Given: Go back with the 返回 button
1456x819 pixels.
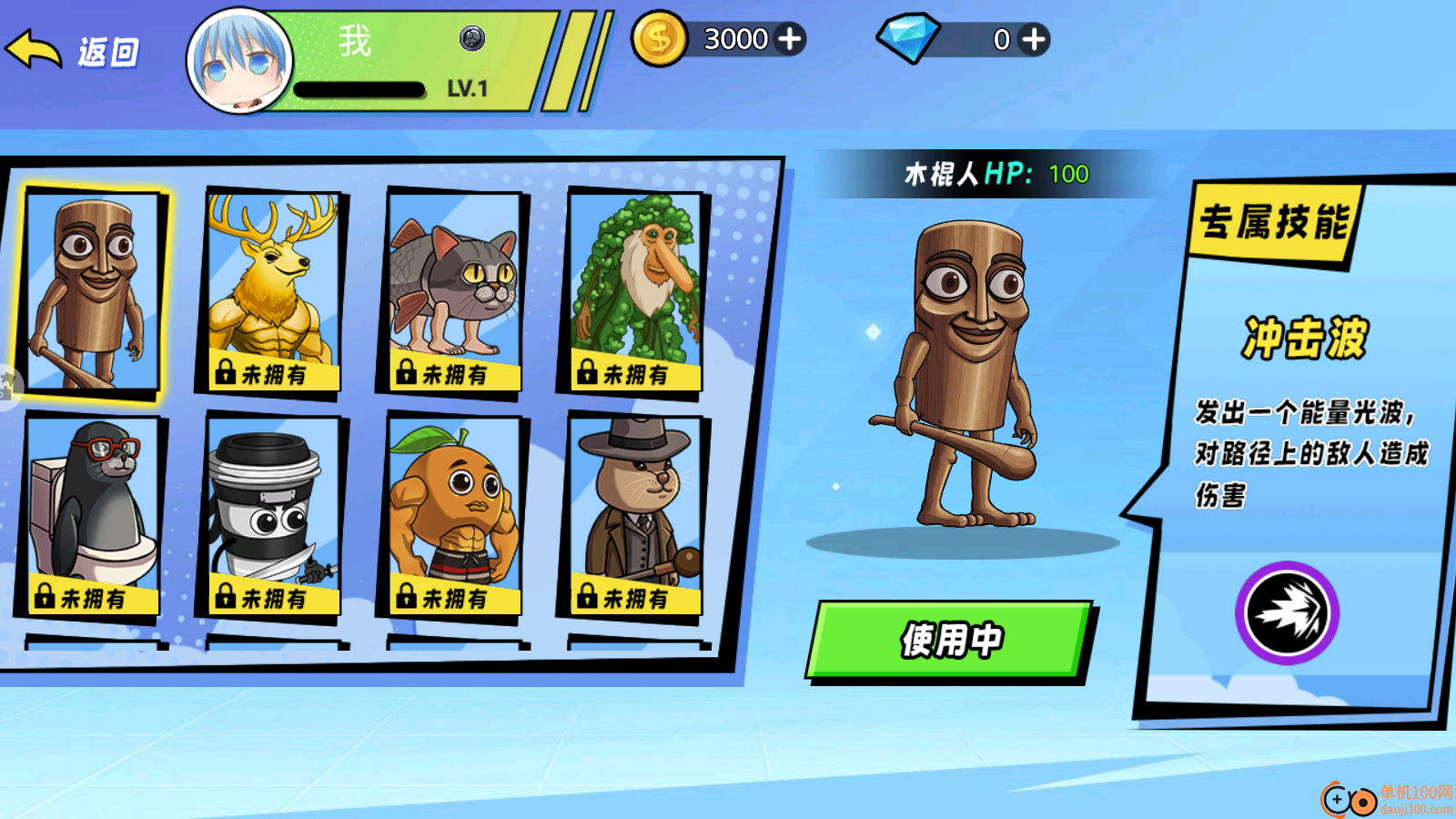Looking at the screenshot, I should pyautogui.click(x=75, y=51).
